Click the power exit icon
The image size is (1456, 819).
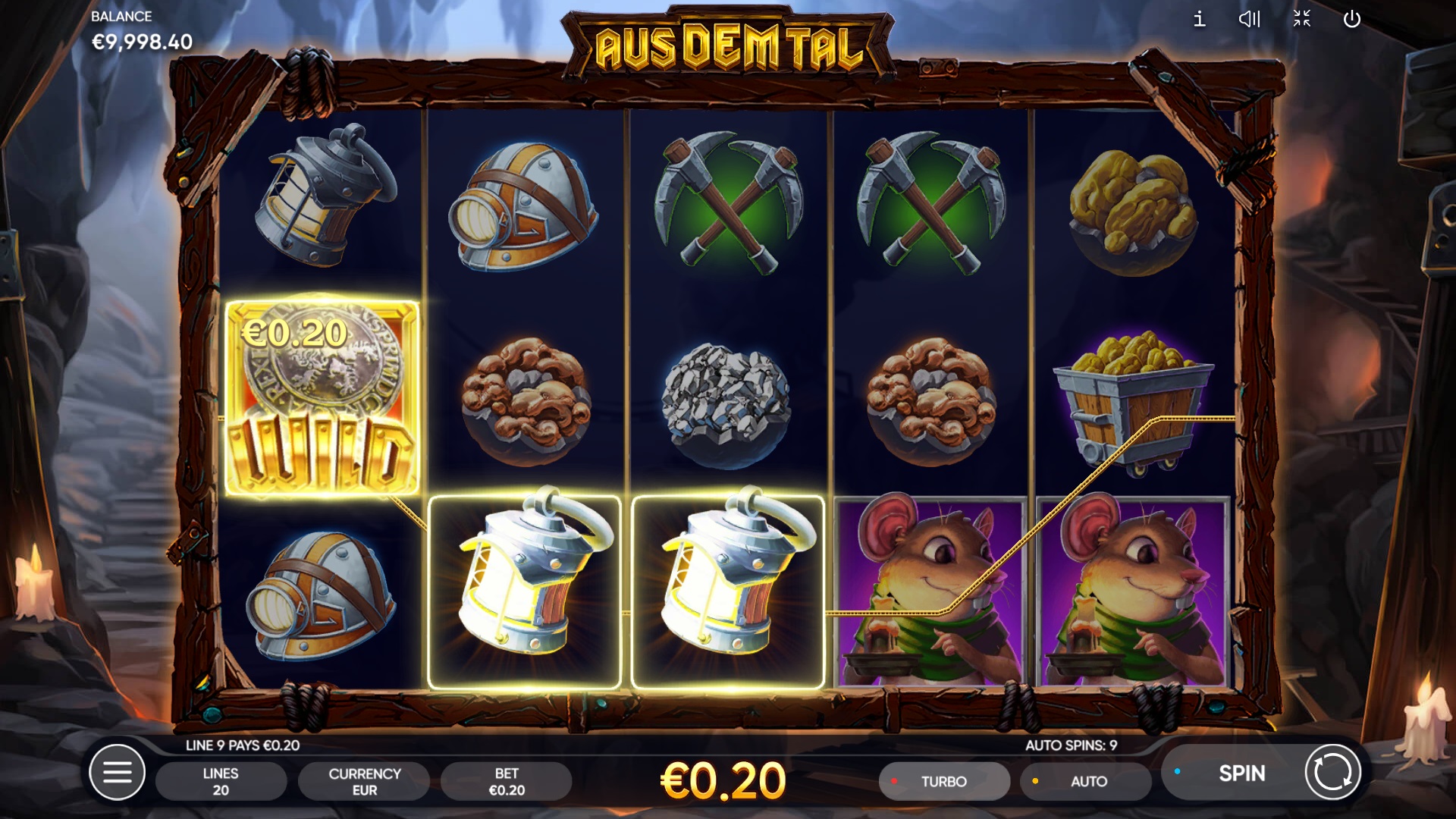(1352, 19)
